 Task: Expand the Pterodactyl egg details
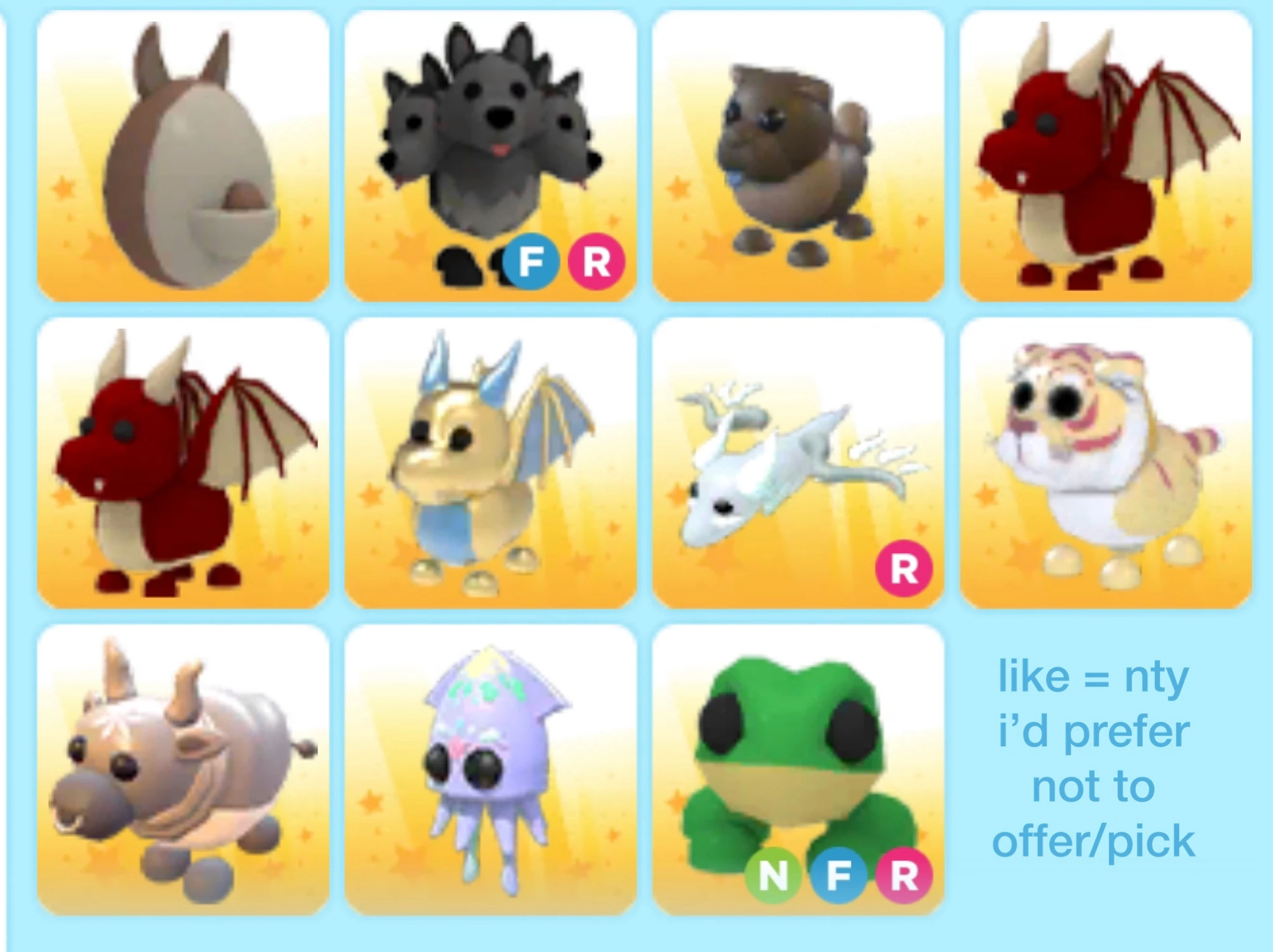tap(186, 155)
